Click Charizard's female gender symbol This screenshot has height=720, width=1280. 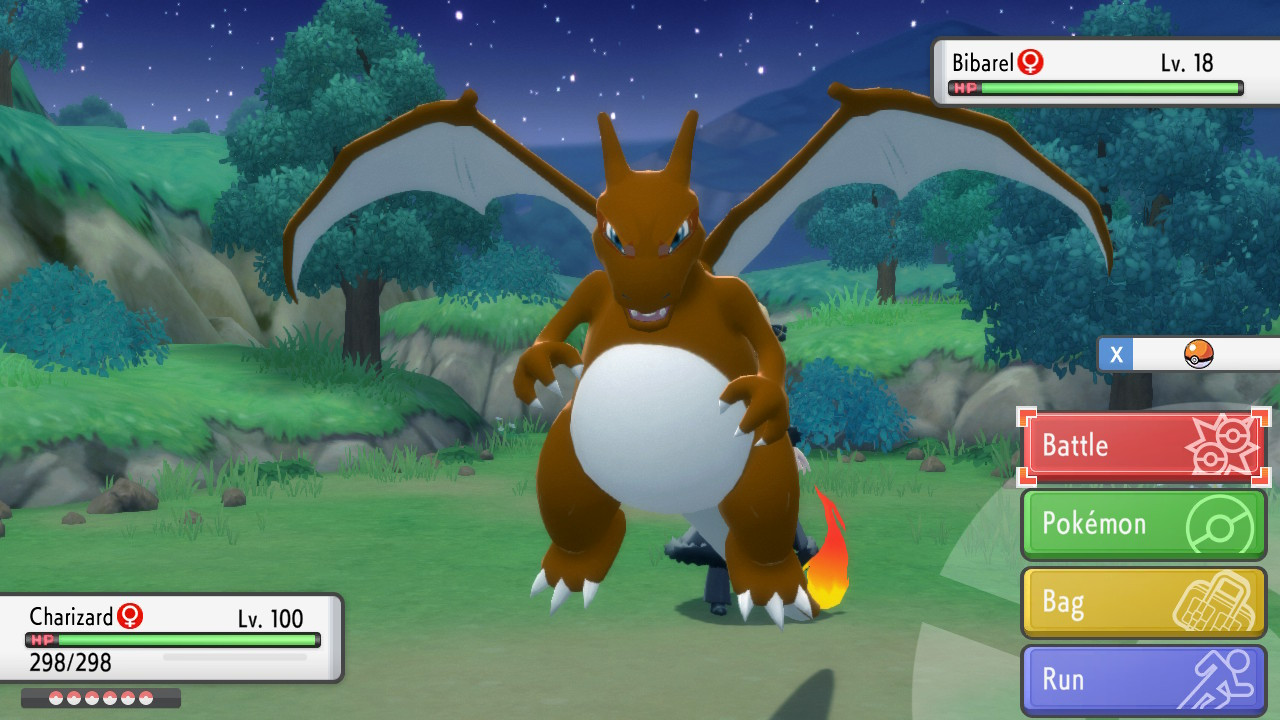pos(131,617)
